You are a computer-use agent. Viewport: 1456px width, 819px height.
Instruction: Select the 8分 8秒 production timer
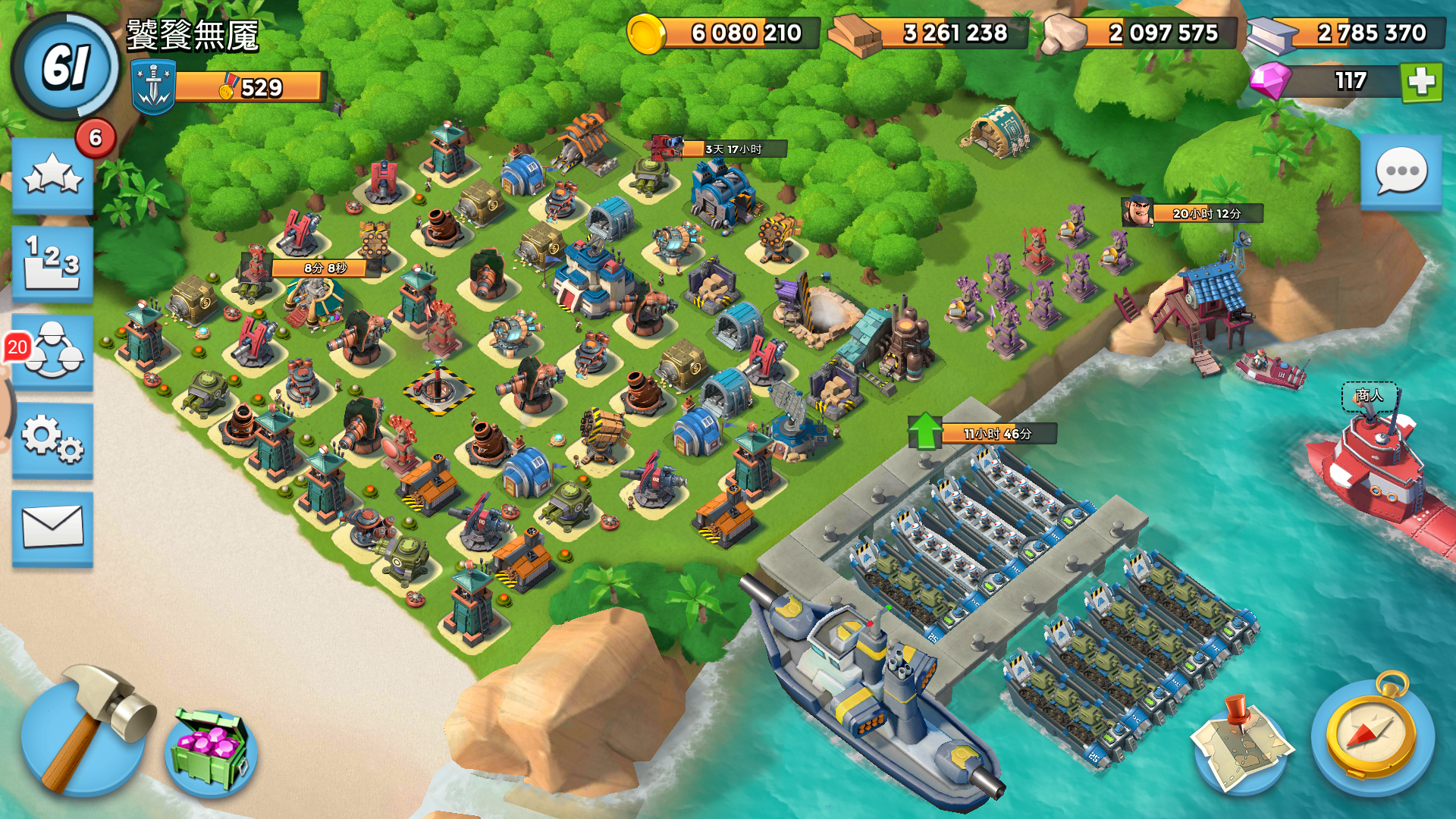(x=325, y=268)
